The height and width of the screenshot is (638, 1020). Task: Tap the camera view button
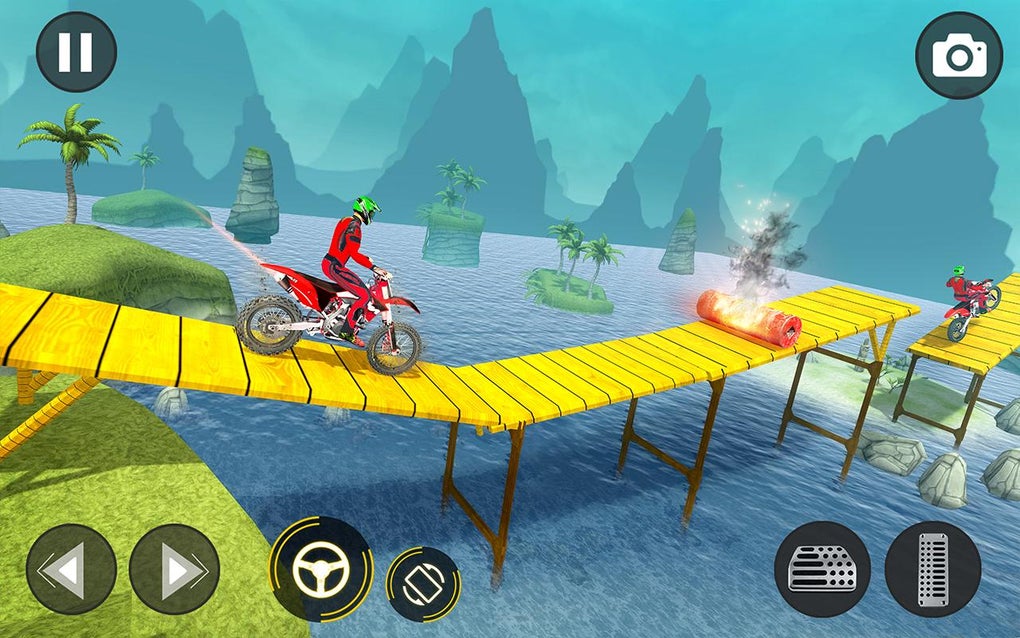pyautogui.click(x=958, y=55)
